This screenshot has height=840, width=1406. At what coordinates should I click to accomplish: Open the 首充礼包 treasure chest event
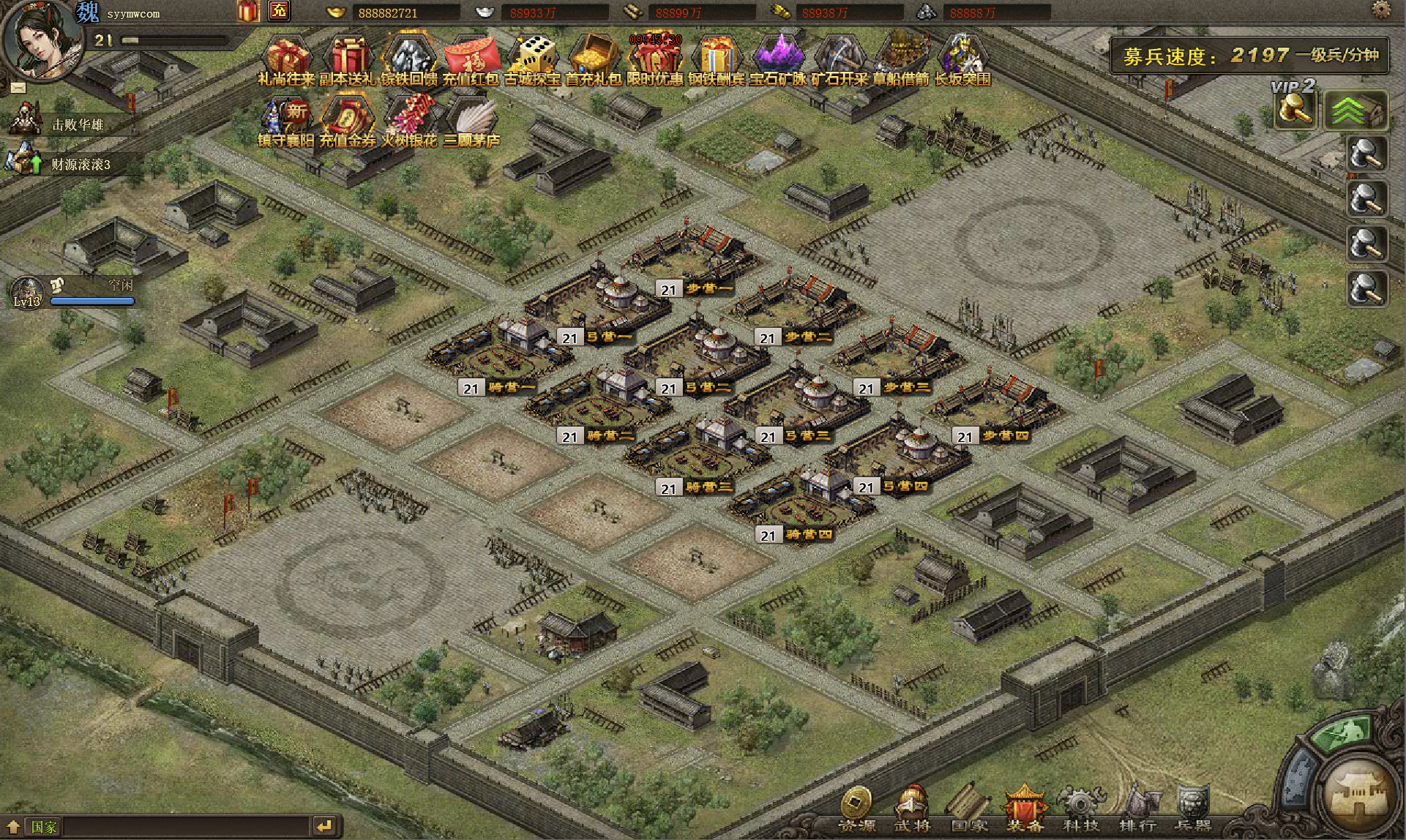coord(594,59)
